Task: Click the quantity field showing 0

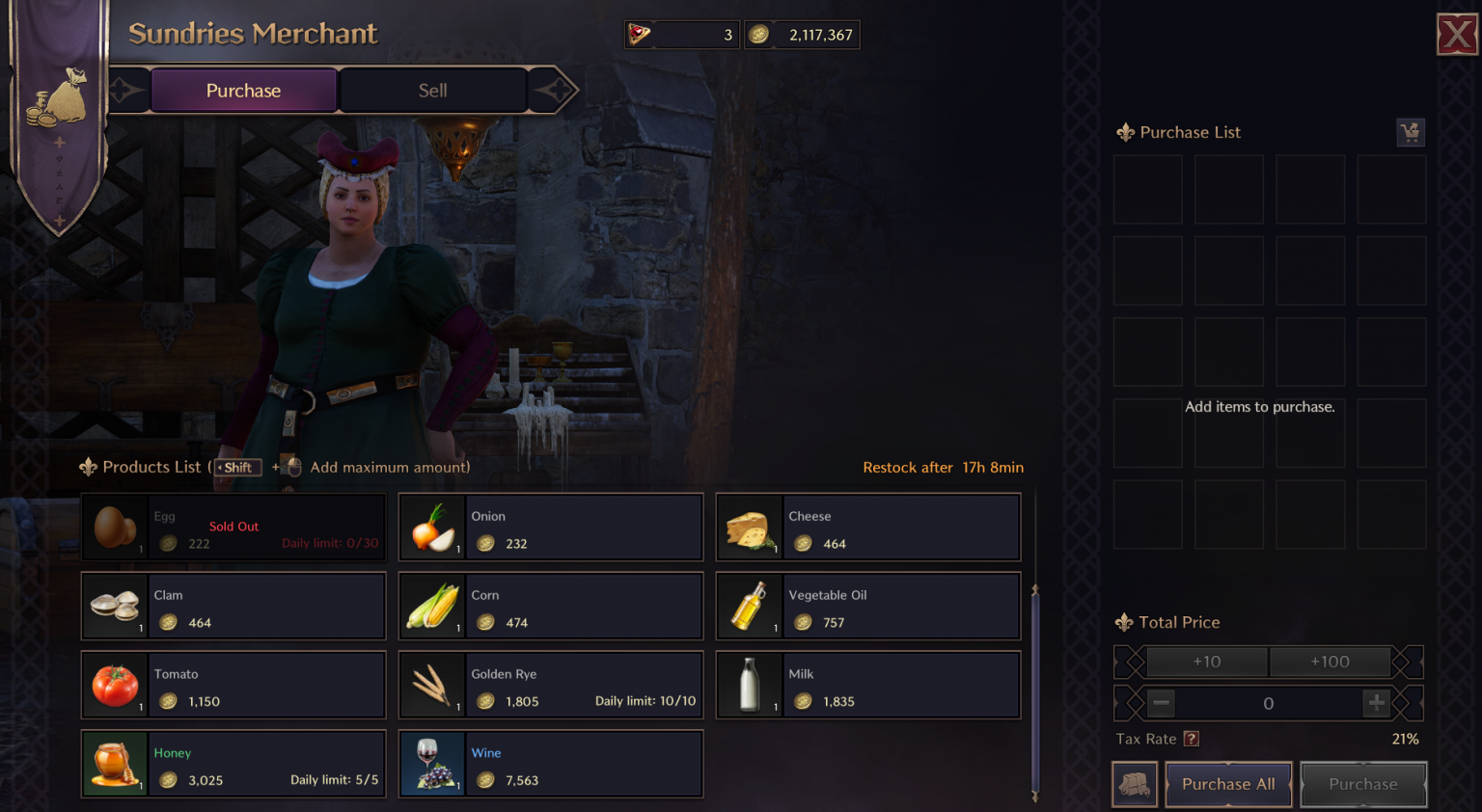Action: point(1268,703)
